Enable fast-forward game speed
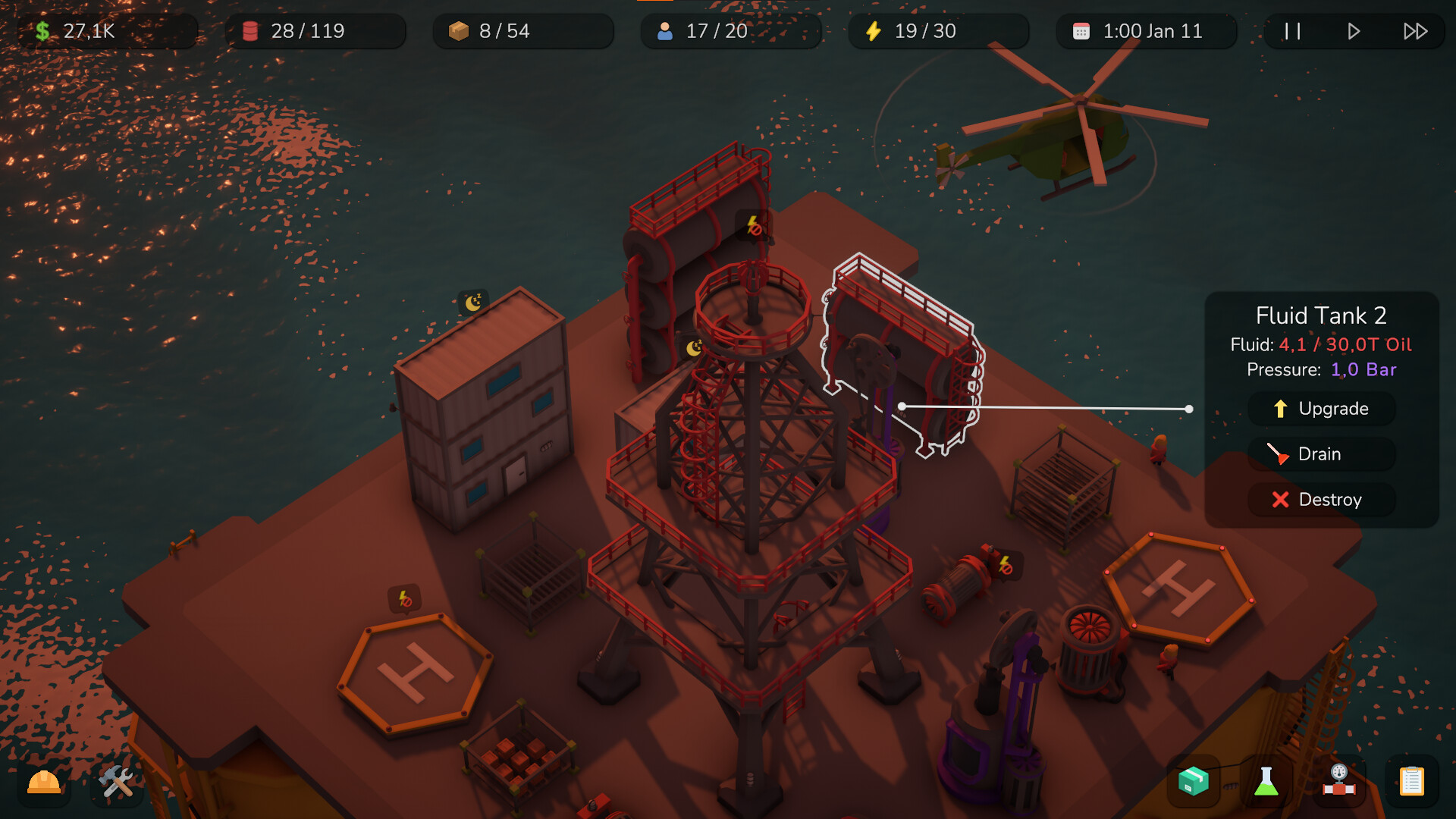Viewport: 1456px width, 819px height. [1415, 31]
